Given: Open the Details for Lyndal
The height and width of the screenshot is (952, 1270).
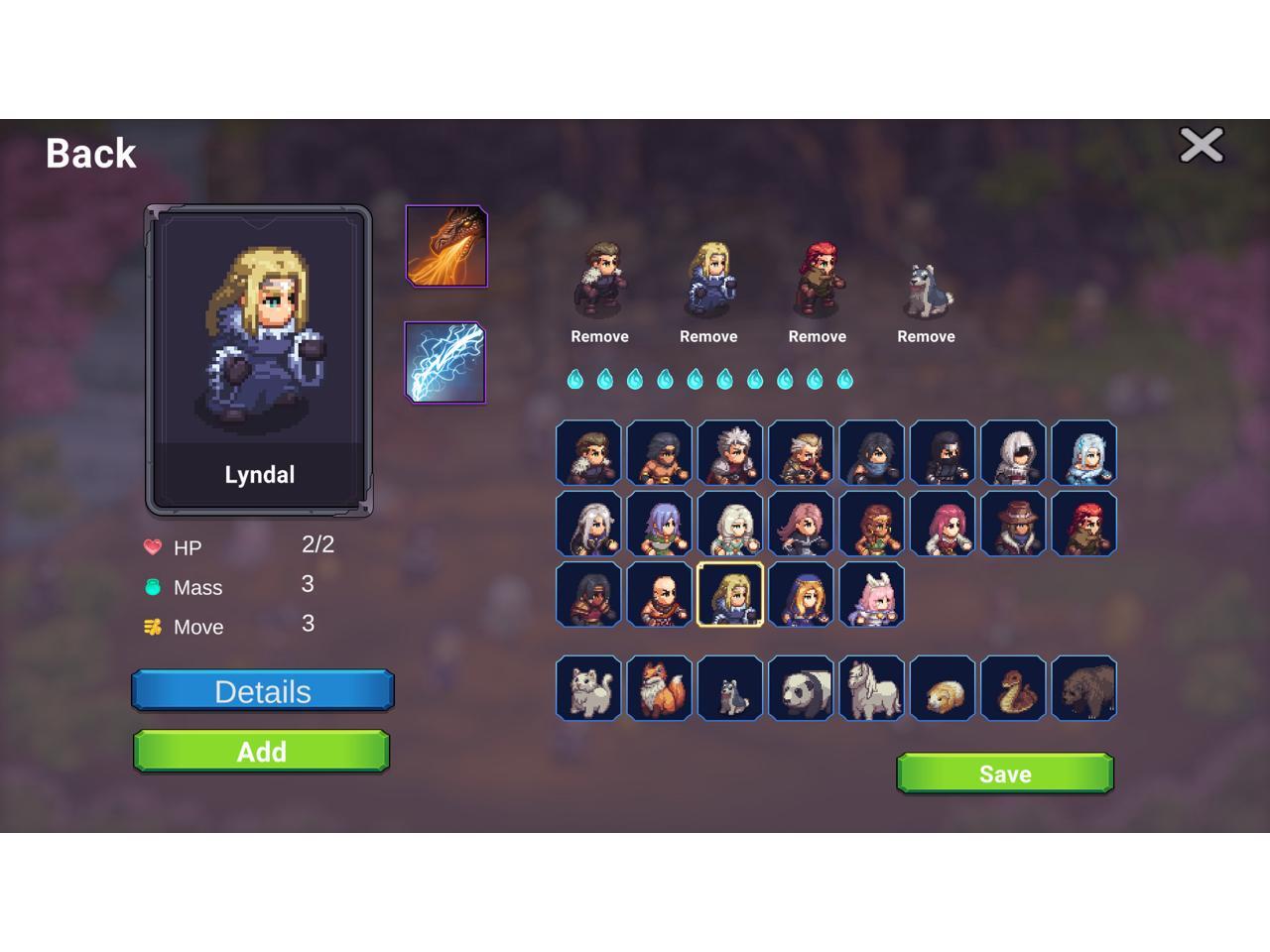Looking at the screenshot, I should click(263, 691).
